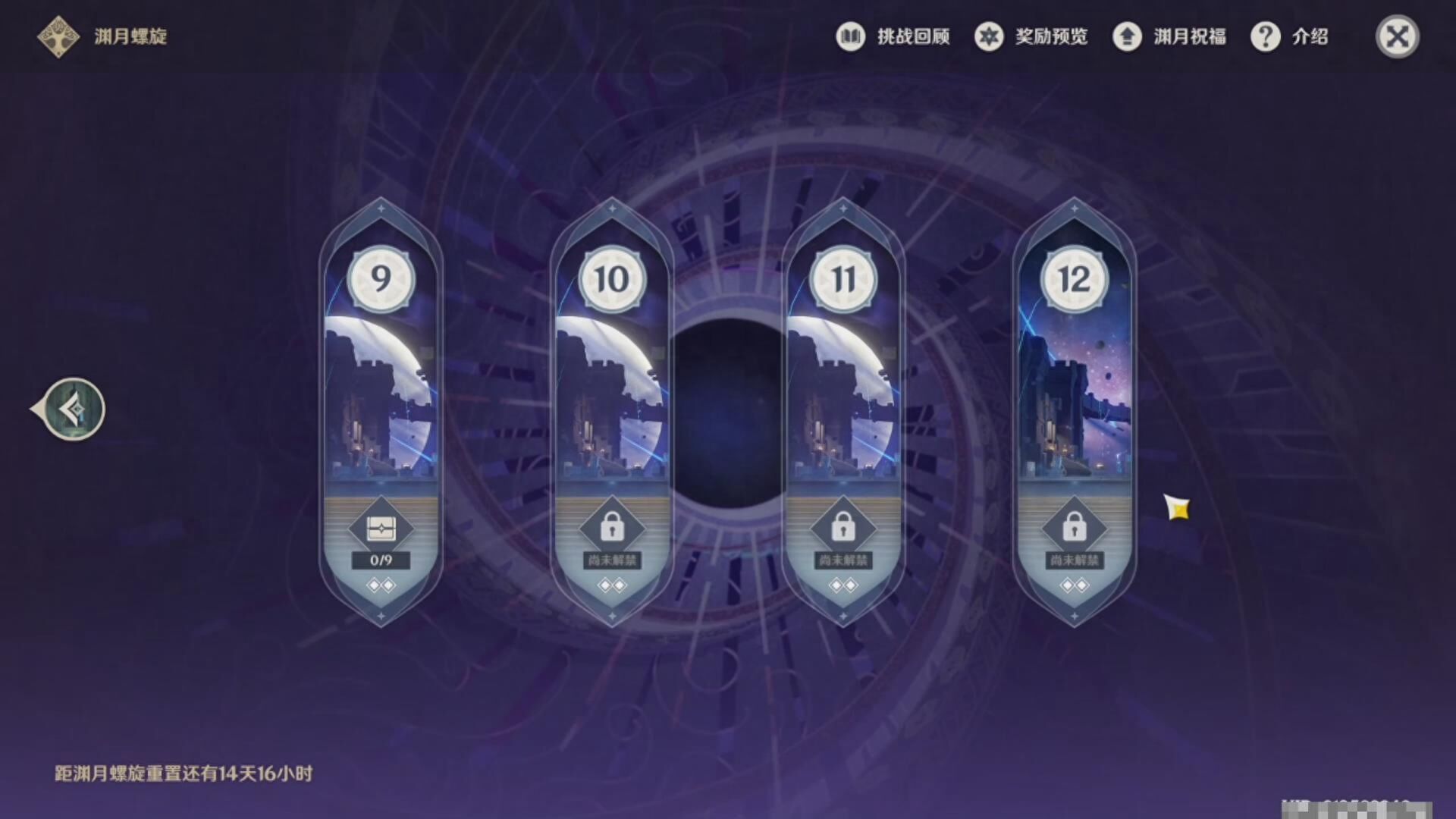Open Floor 9 treasure chest rewards
The width and height of the screenshot is (1456, 819).
point(381,529)
